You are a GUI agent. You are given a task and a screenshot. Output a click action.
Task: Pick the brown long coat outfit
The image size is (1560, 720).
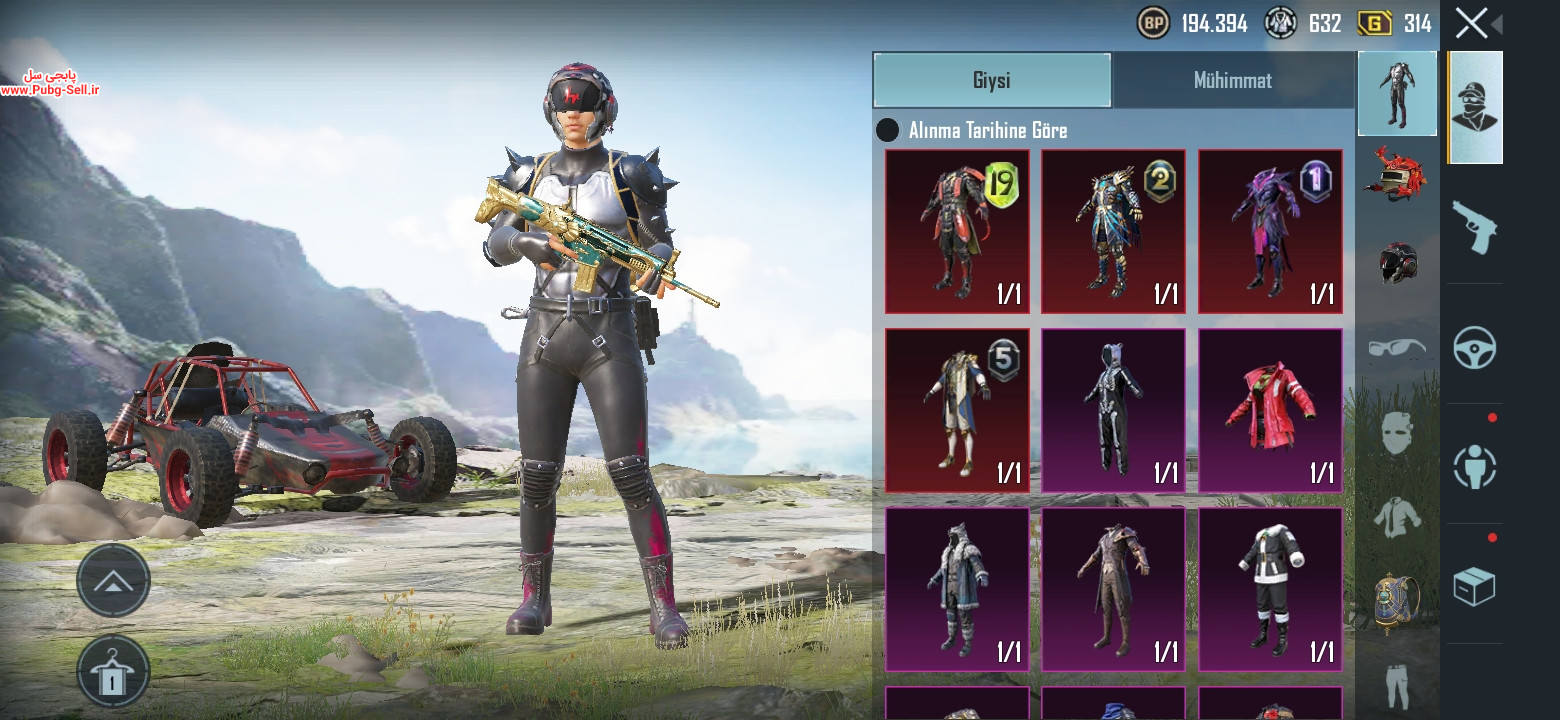click(x=1113, y=589)
